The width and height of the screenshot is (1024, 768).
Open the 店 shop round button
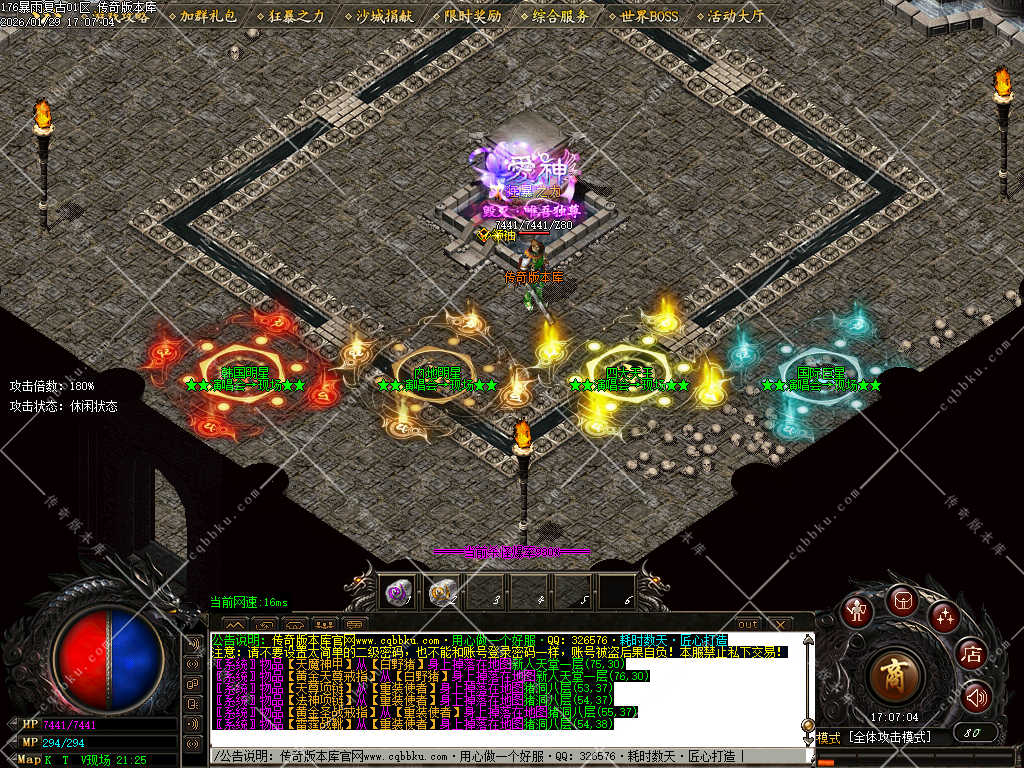(x=971, y=655)
